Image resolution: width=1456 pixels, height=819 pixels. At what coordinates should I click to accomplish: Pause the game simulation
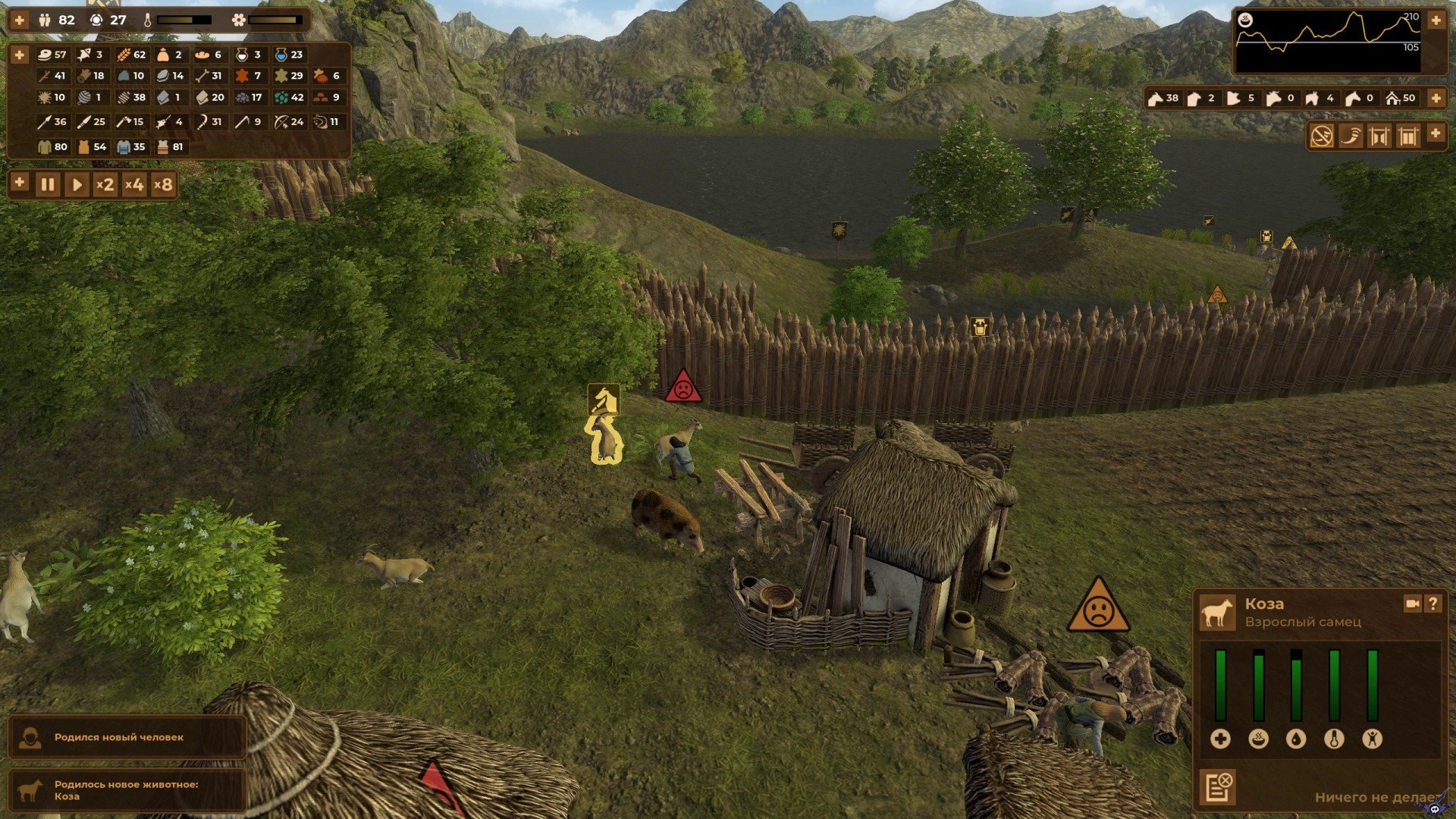pos(47,184)
